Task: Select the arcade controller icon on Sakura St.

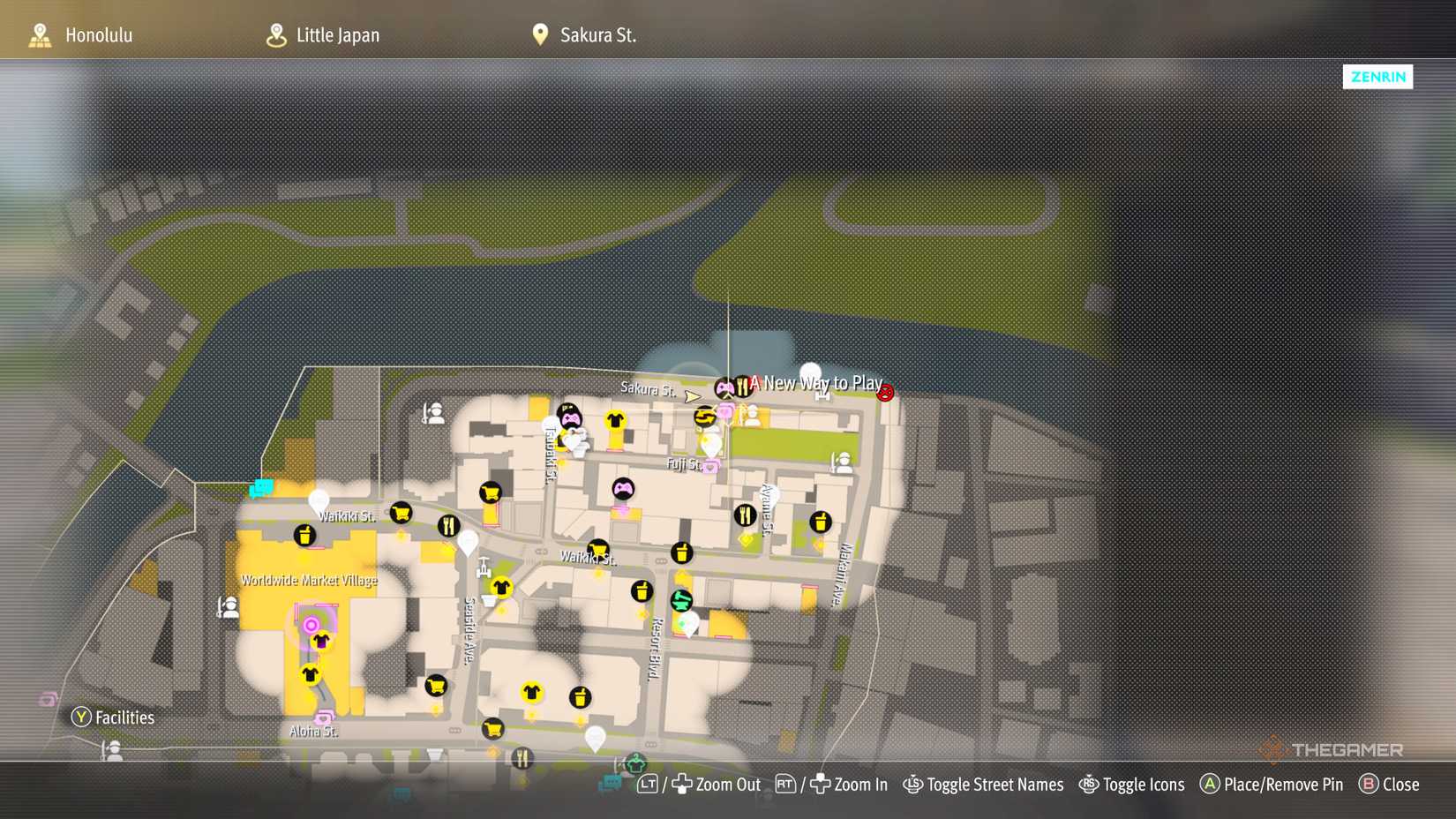Action: pos(724,387)
